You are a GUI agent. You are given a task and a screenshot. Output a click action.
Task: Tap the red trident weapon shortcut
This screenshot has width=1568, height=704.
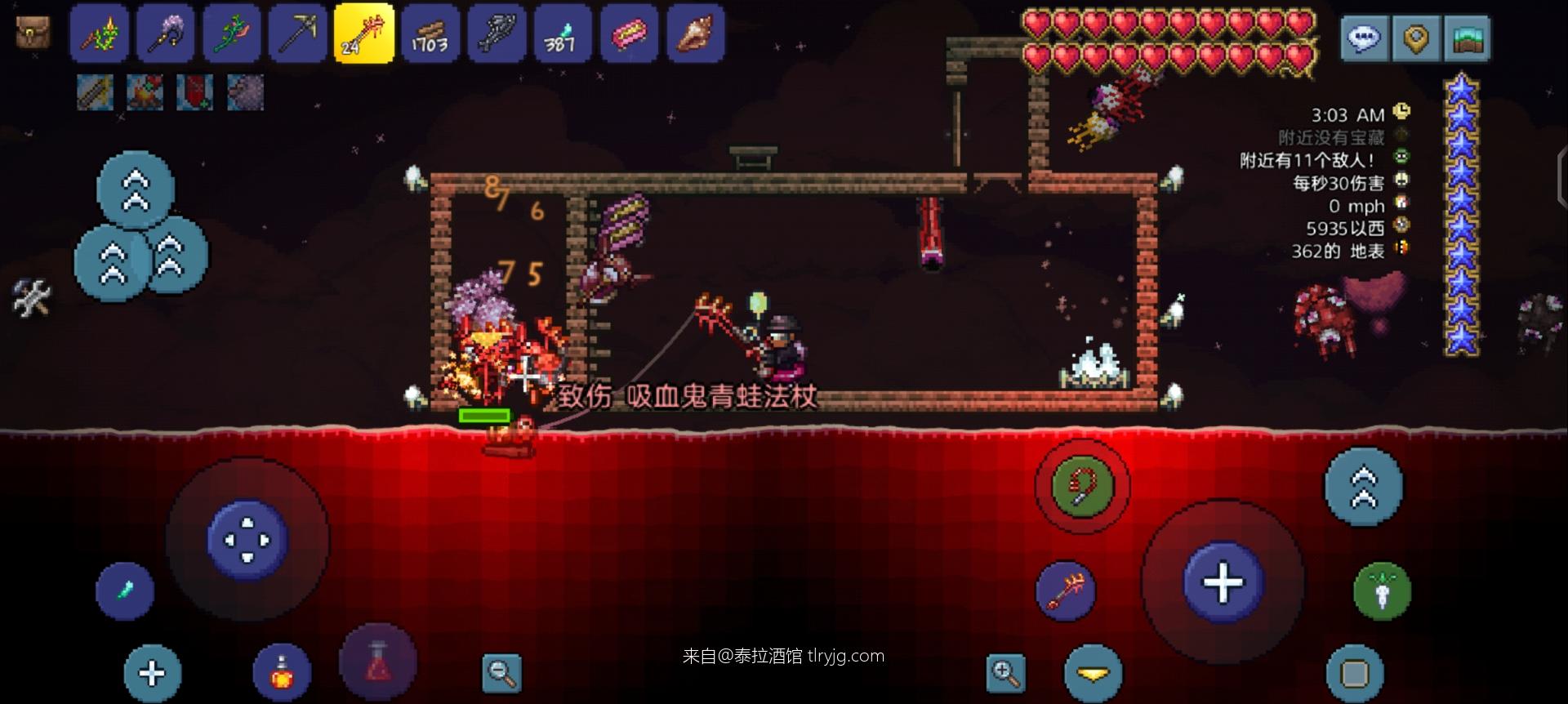(1066, 590)
